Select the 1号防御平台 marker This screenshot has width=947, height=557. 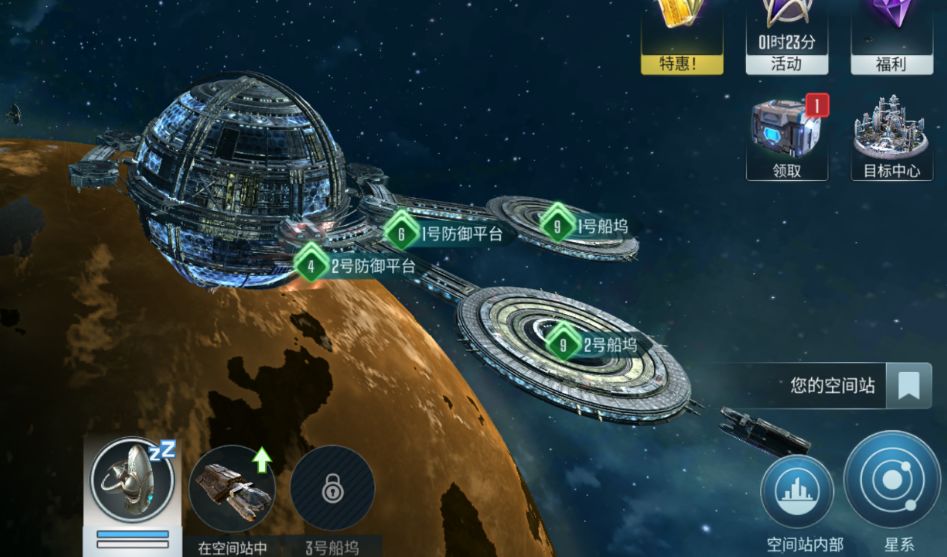[x=444, y=234]
